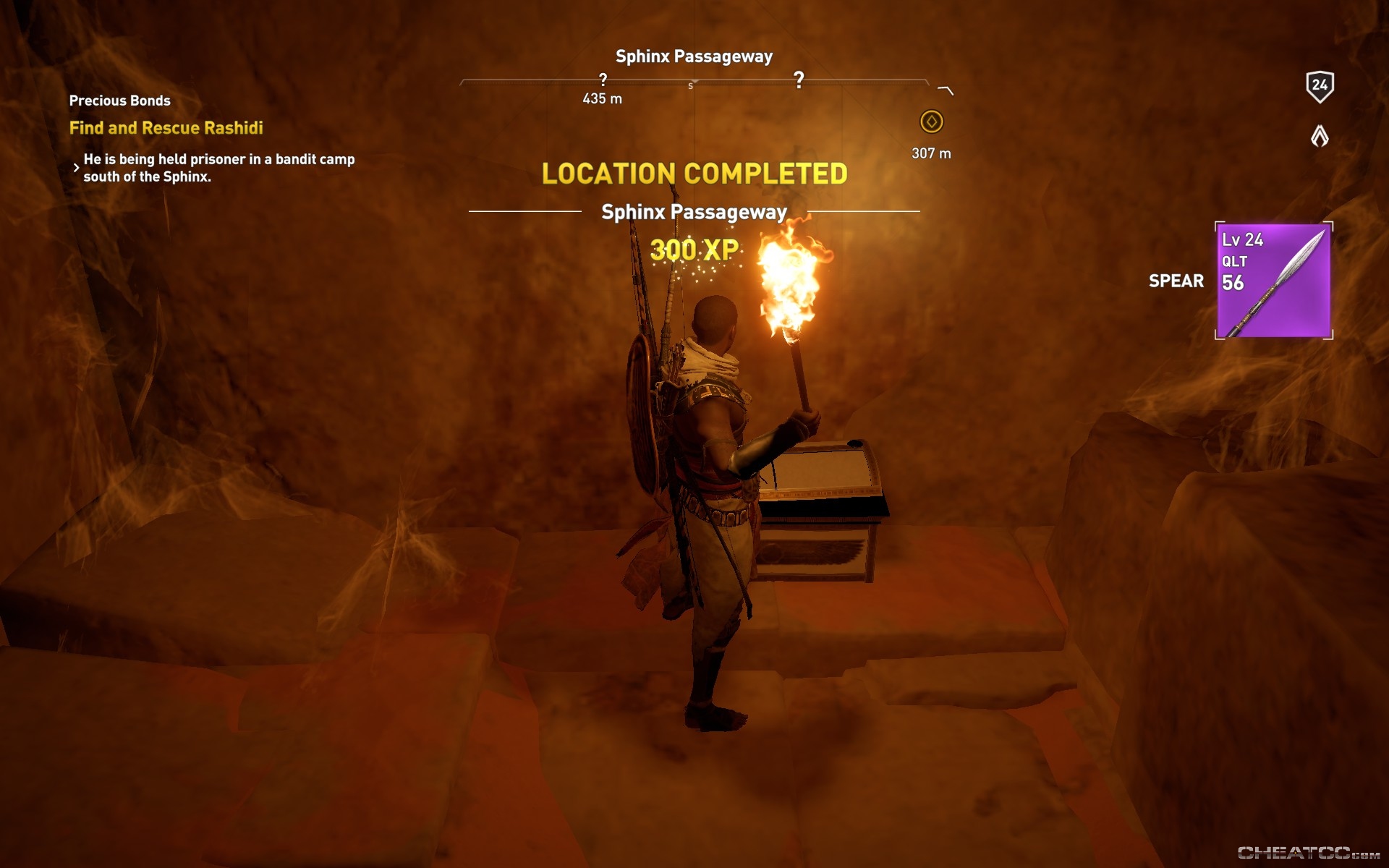Click the flame ability icon below level badge

[x=1320, y=135]
